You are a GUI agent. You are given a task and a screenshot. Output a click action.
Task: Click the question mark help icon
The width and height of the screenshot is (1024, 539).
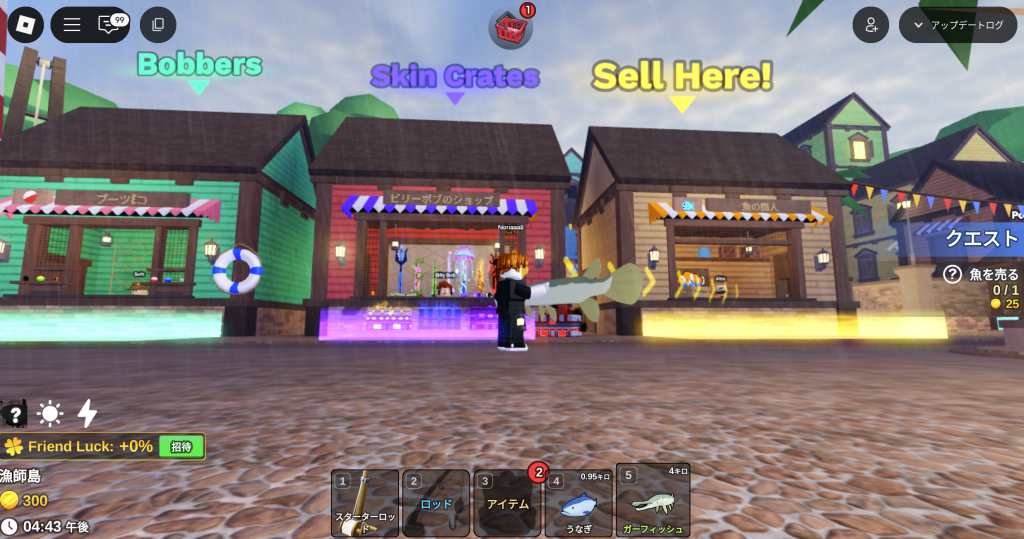[14, 414]
